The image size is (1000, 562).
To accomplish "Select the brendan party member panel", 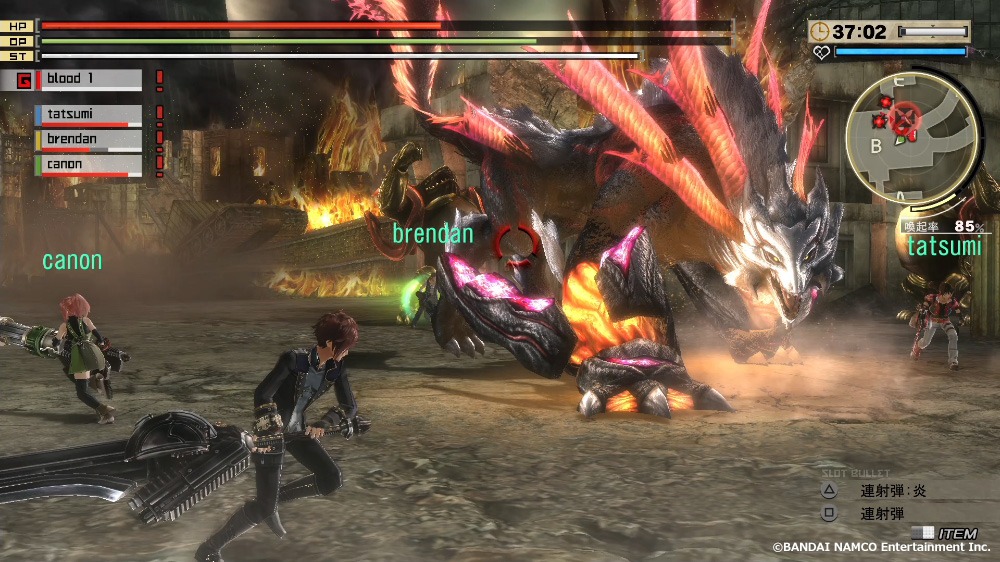I will 88,140.
